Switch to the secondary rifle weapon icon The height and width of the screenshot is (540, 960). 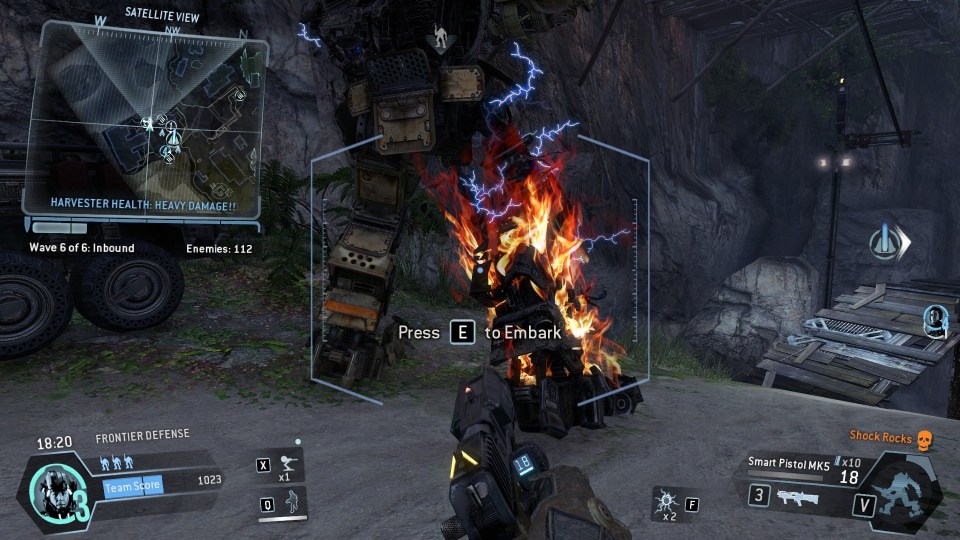tap(797, 497)
